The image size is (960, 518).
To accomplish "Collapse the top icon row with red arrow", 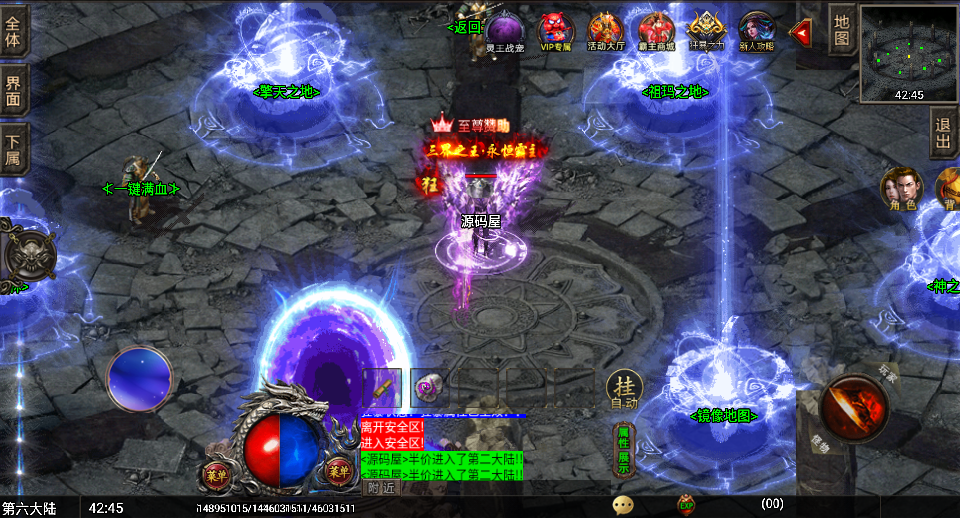I will tap(800, 32).
